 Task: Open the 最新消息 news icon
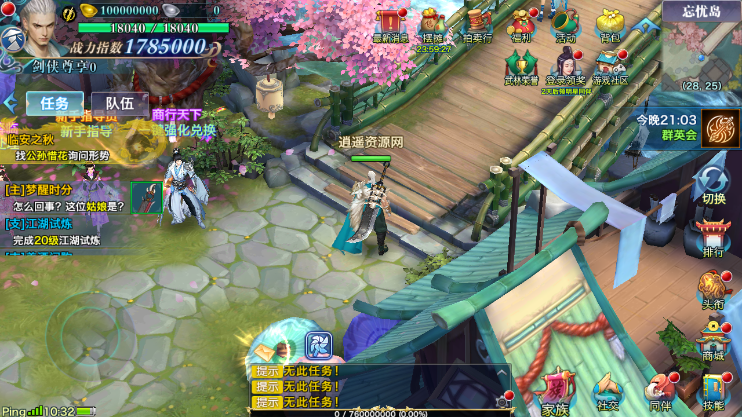[x=389, y=23]
